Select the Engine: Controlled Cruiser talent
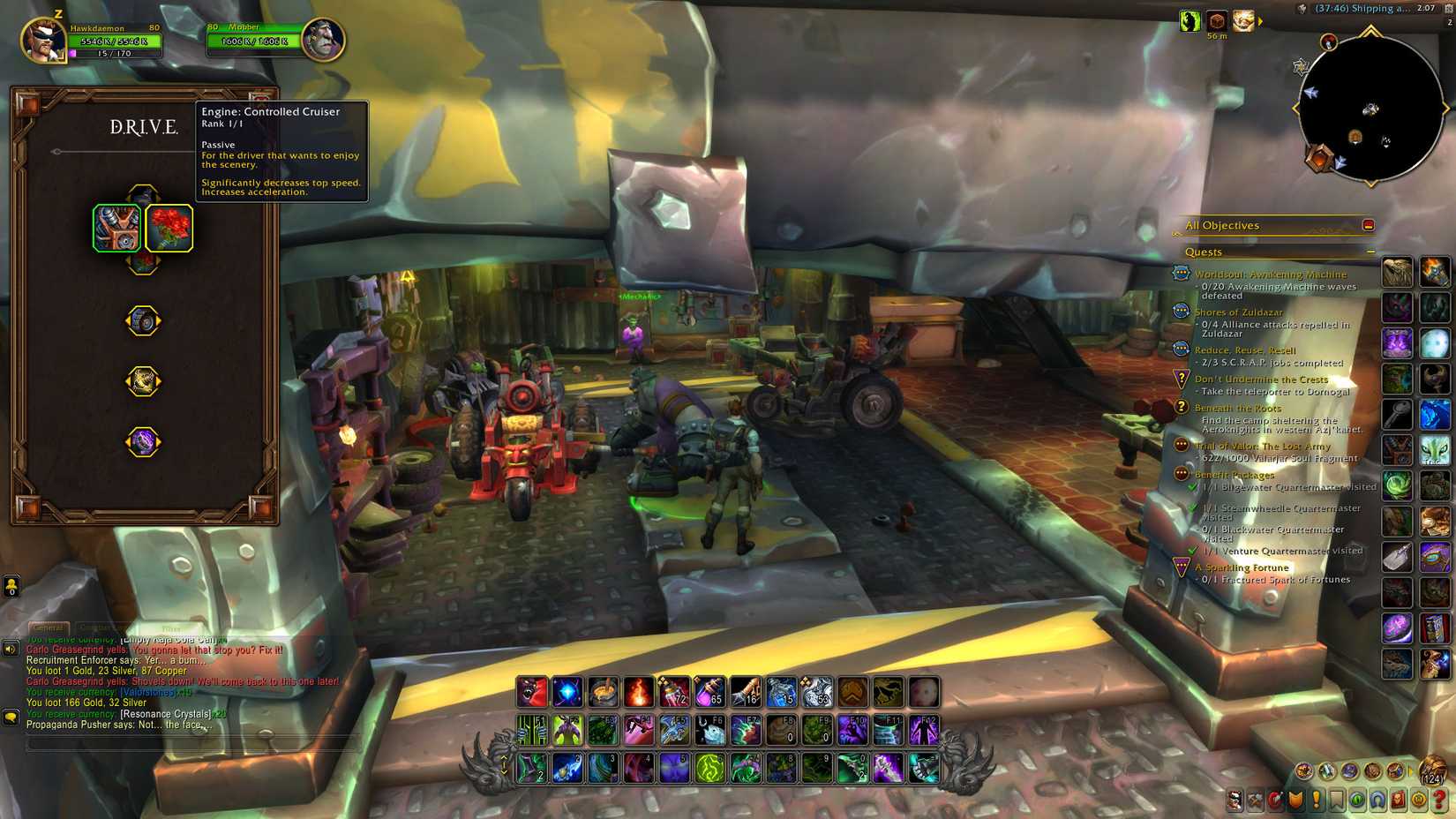 [116, 227]
